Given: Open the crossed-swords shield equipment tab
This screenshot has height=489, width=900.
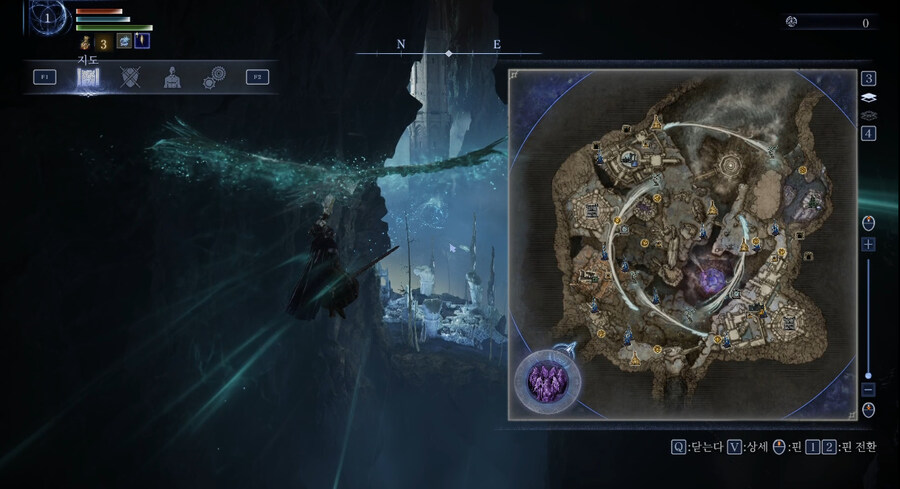Looking at the screenshot, I should 130,77.
